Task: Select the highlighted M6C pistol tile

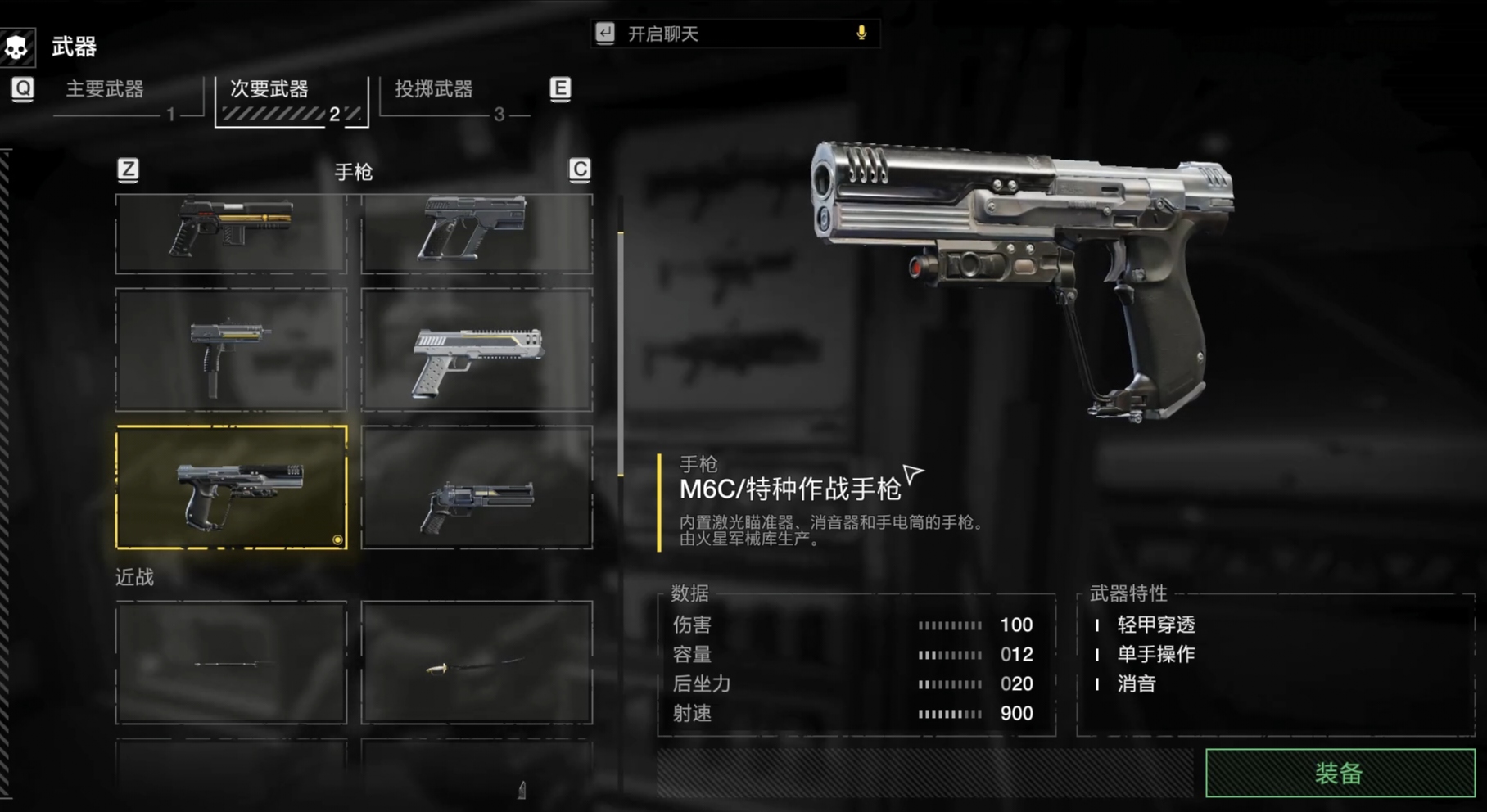Action: coord(232,487)
